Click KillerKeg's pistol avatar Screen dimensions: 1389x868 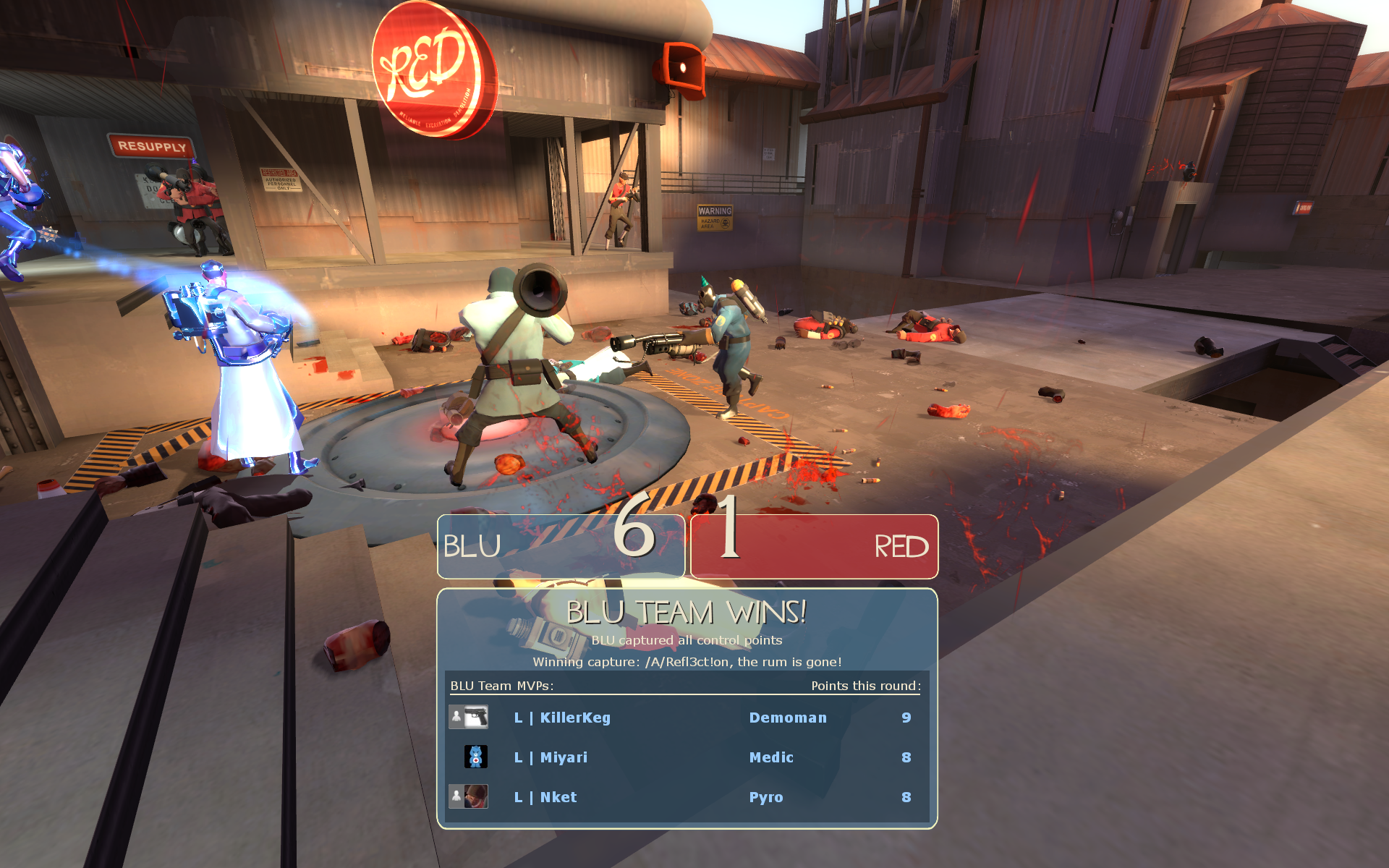(475, 717)
